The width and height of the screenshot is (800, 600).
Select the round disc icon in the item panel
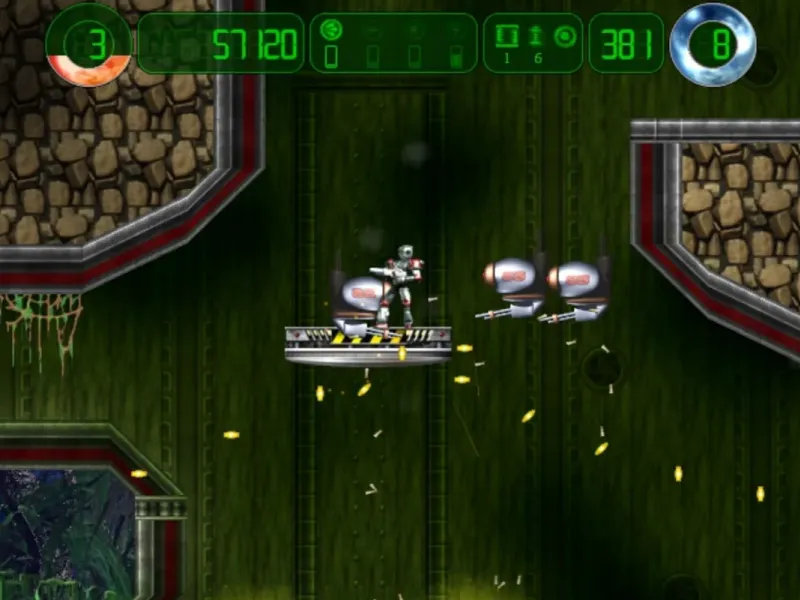point(564,36)
